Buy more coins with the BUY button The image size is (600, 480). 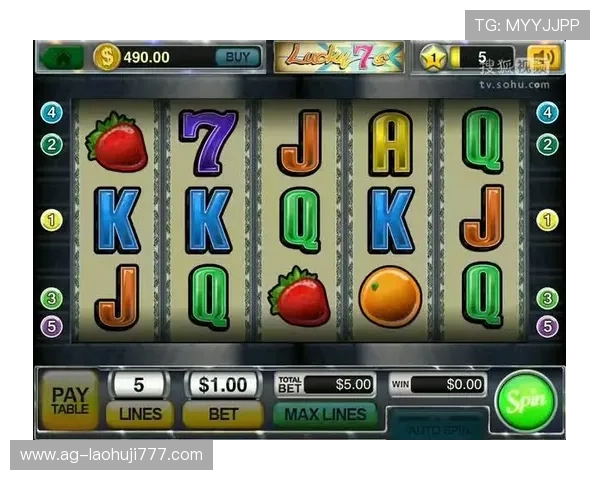pos(238,57)
